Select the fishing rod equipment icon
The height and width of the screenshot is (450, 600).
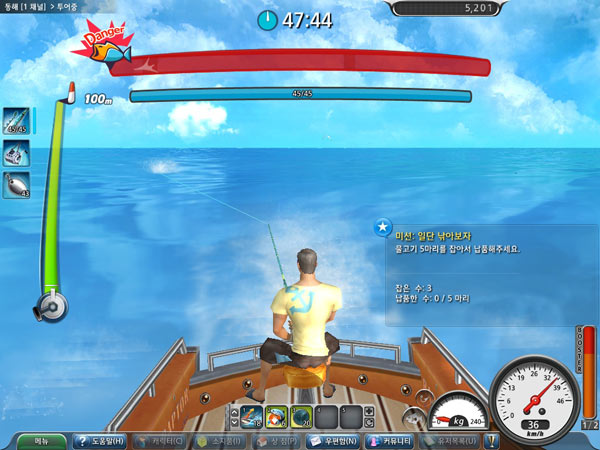pos(16,121)
